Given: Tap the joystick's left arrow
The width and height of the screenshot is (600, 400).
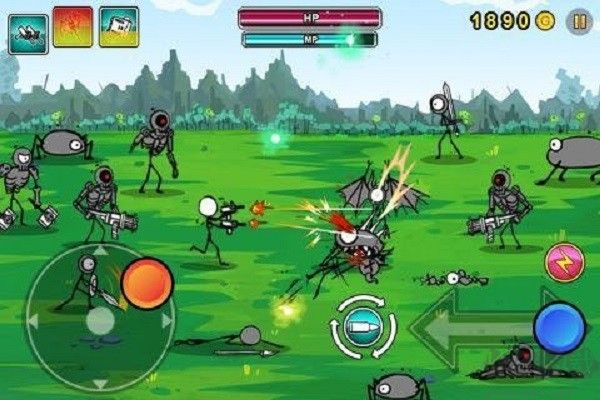Looking at the screenshot, I should 33,320.
